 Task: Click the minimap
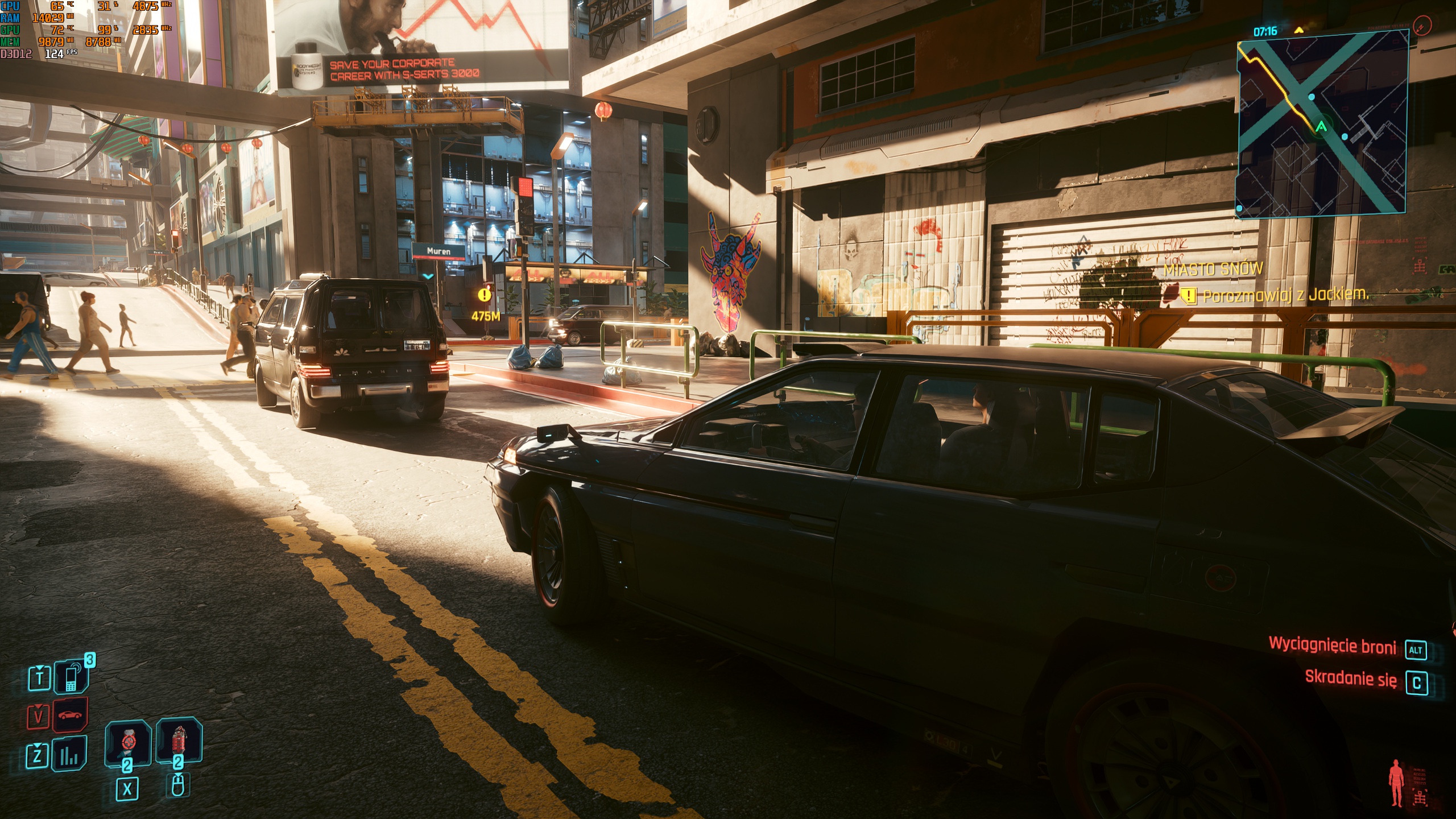click(1322, 123)
